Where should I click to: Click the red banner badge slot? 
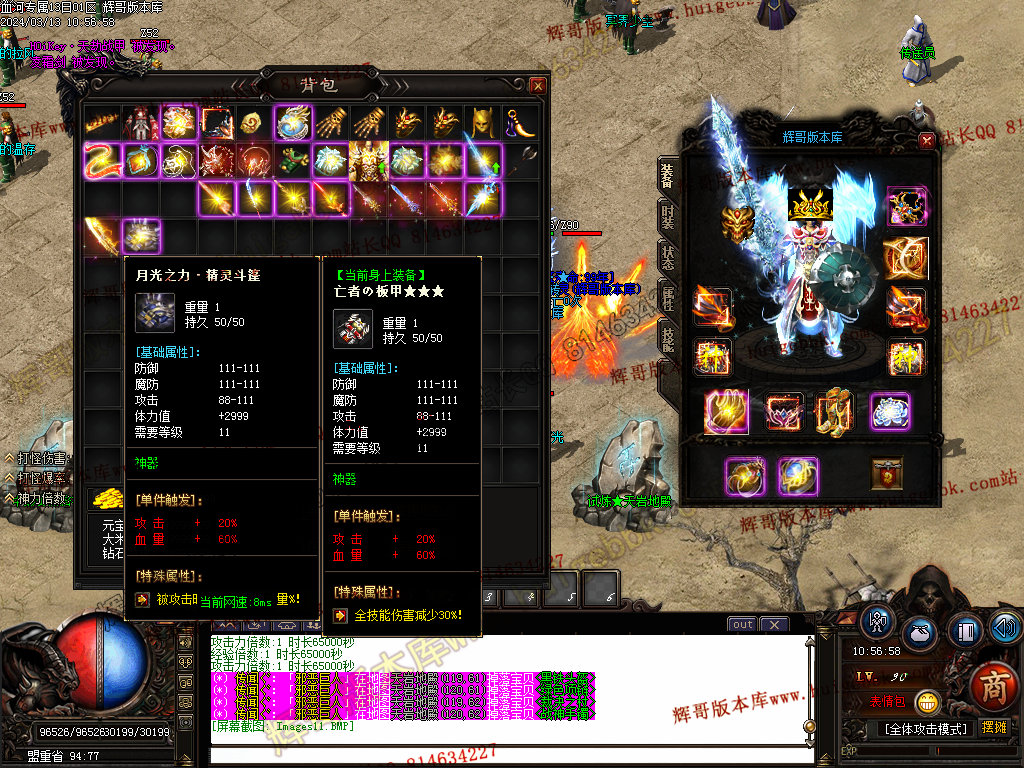pos(887,475)
